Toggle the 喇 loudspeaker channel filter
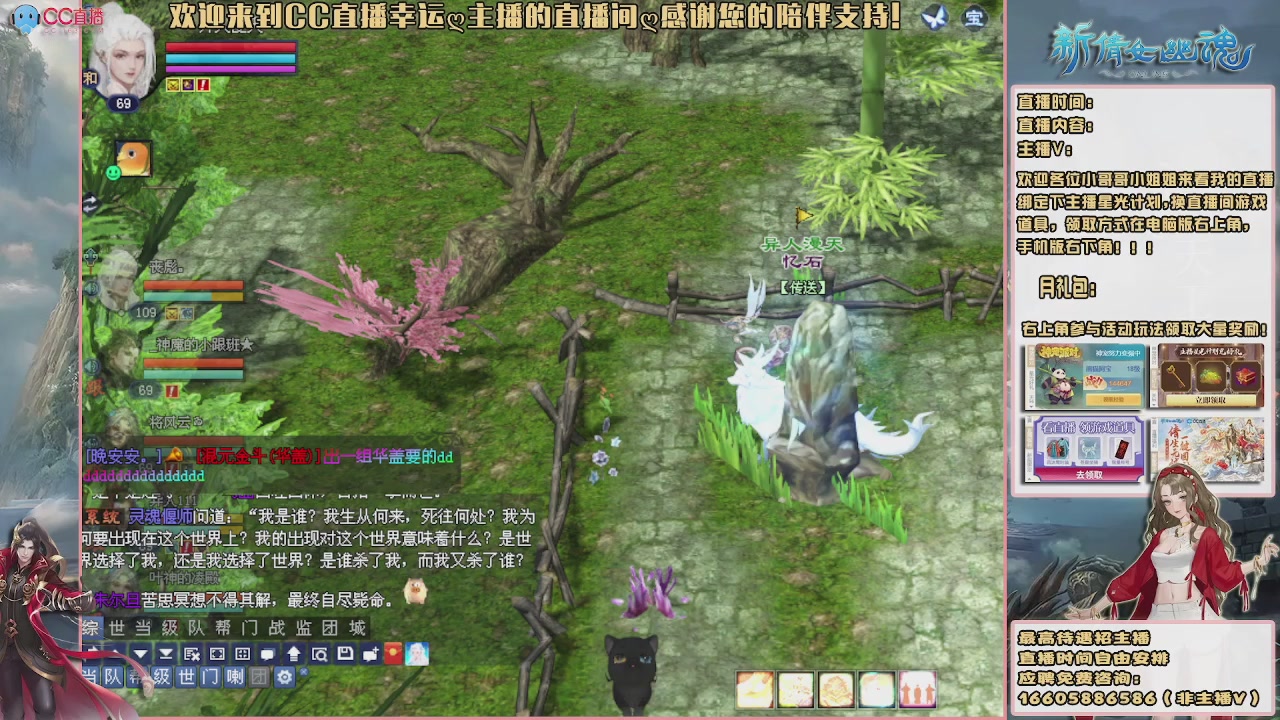Image resolution: width=1280 pixels, height=720 pixels. pos(235,676)
